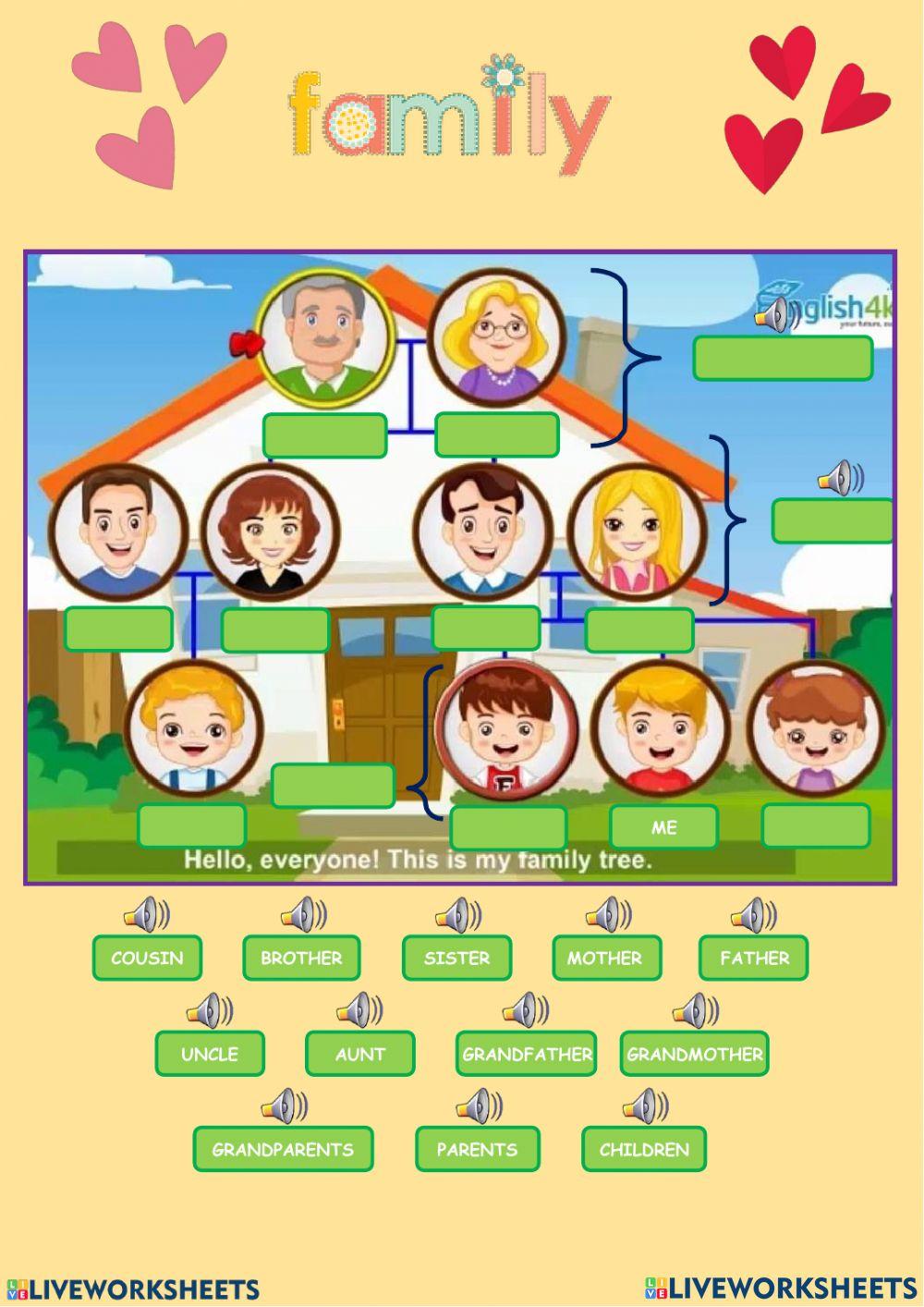Image resolution: width=924 pixels, height=1307 pixels.
Task: Click the PARENTS word tile
Action: point(477,1150)
